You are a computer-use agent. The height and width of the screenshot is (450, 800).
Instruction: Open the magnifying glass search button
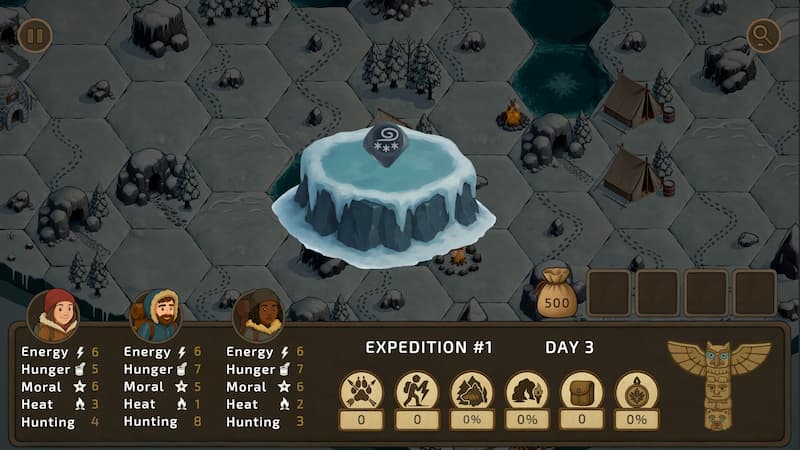764,37
